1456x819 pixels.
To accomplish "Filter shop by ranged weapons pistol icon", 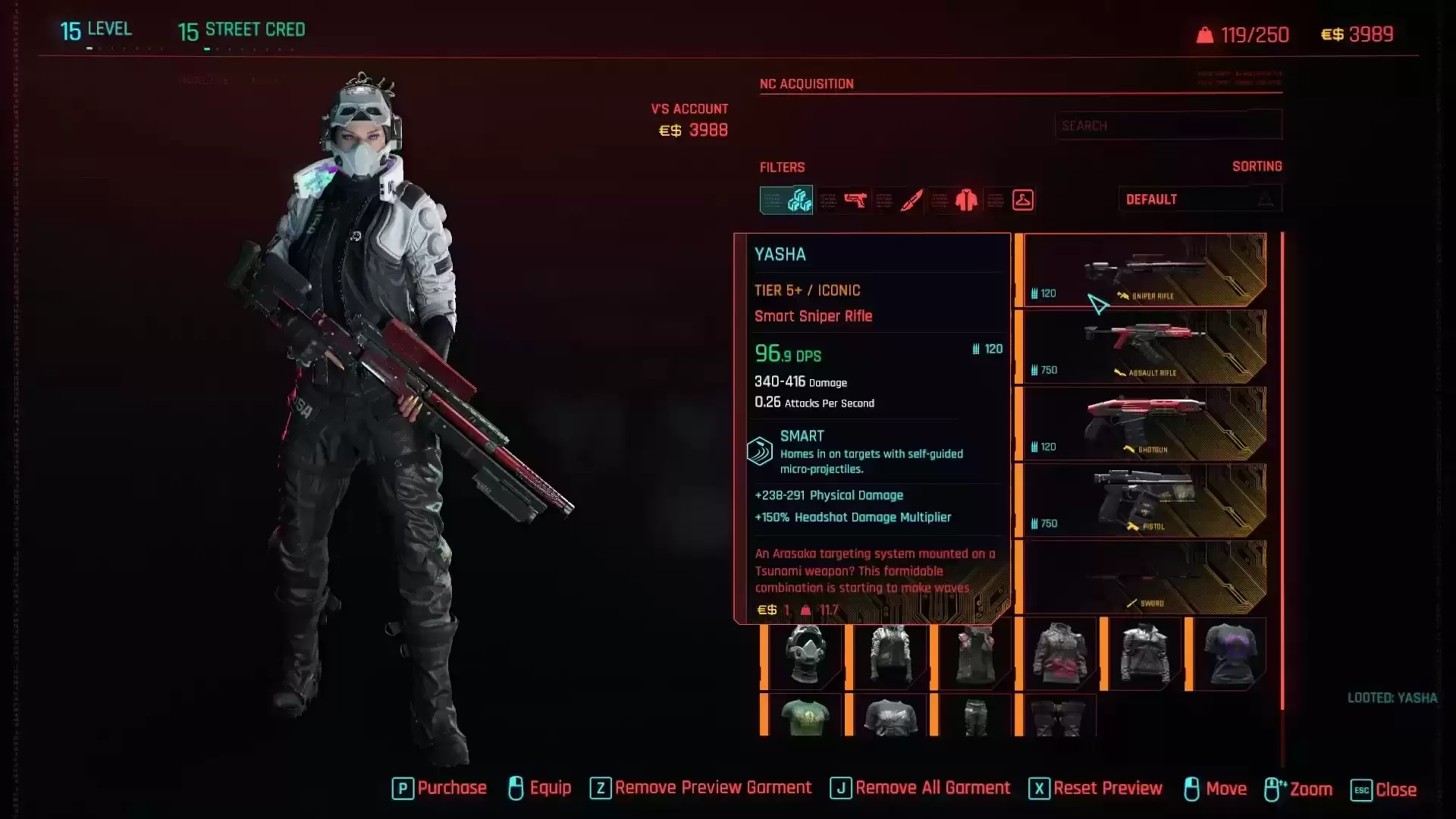I will coord(855,200).
